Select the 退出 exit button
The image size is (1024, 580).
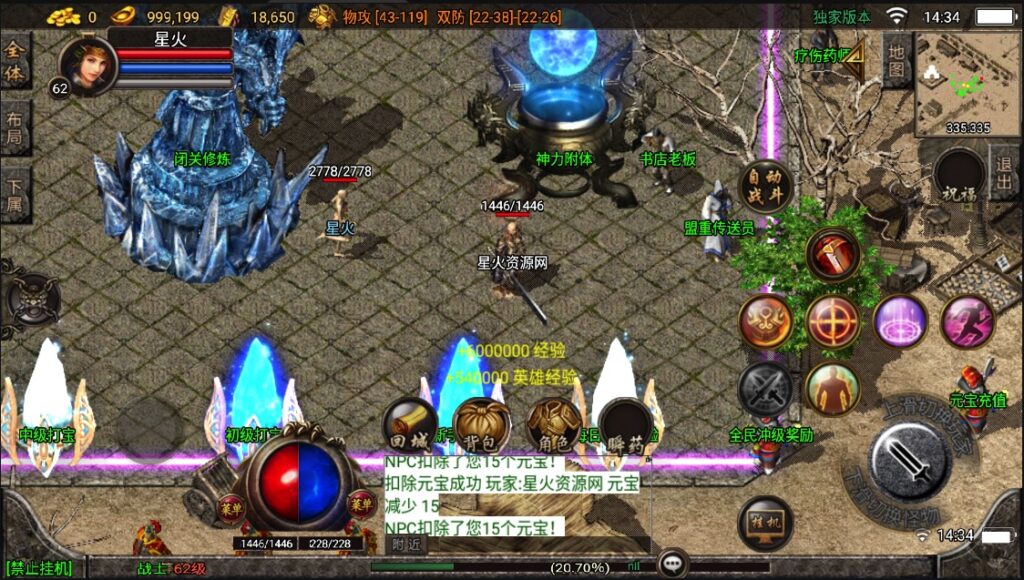point(1004,172)
